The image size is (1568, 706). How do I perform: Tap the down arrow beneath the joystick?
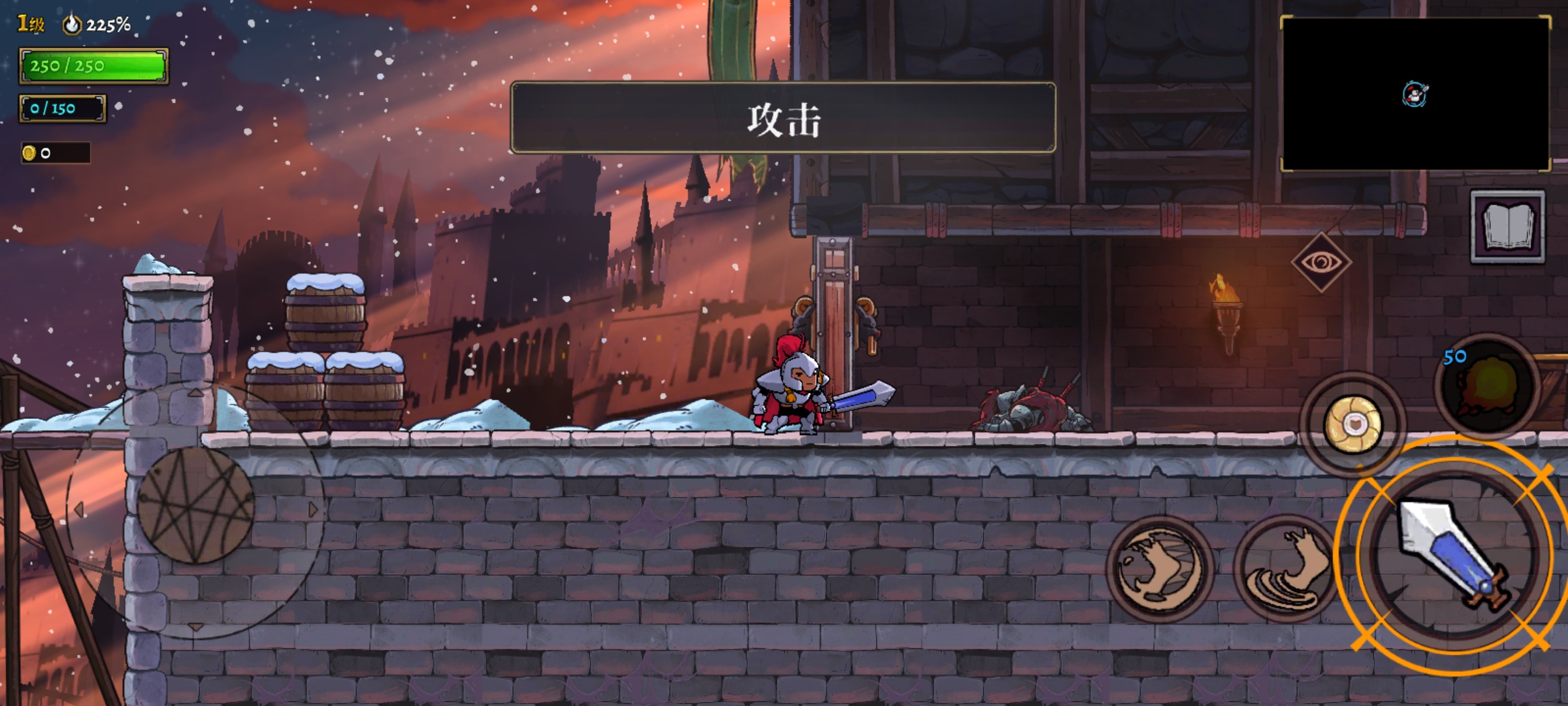196,626
